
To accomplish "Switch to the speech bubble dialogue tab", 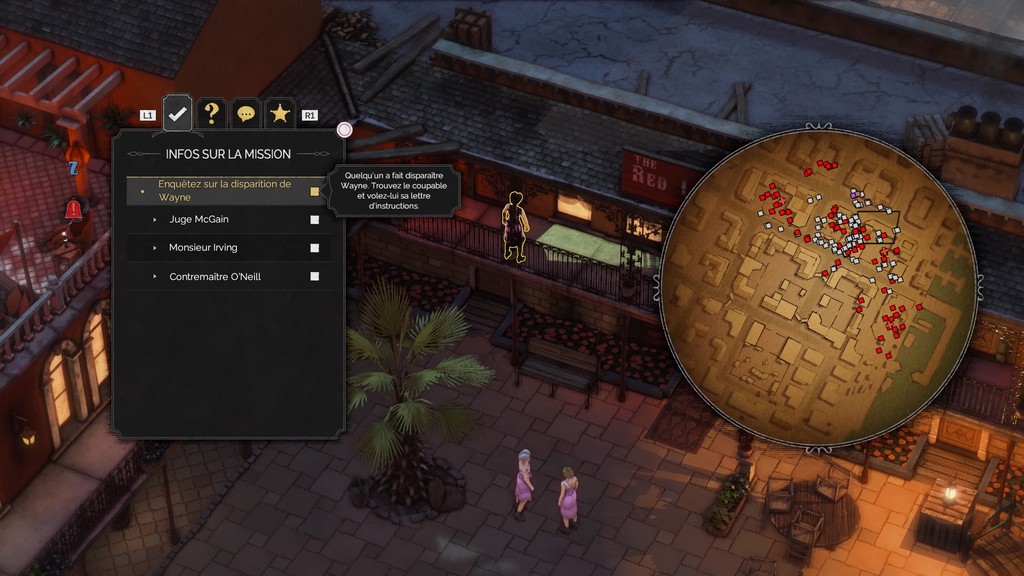I will (x=245, y=114).
